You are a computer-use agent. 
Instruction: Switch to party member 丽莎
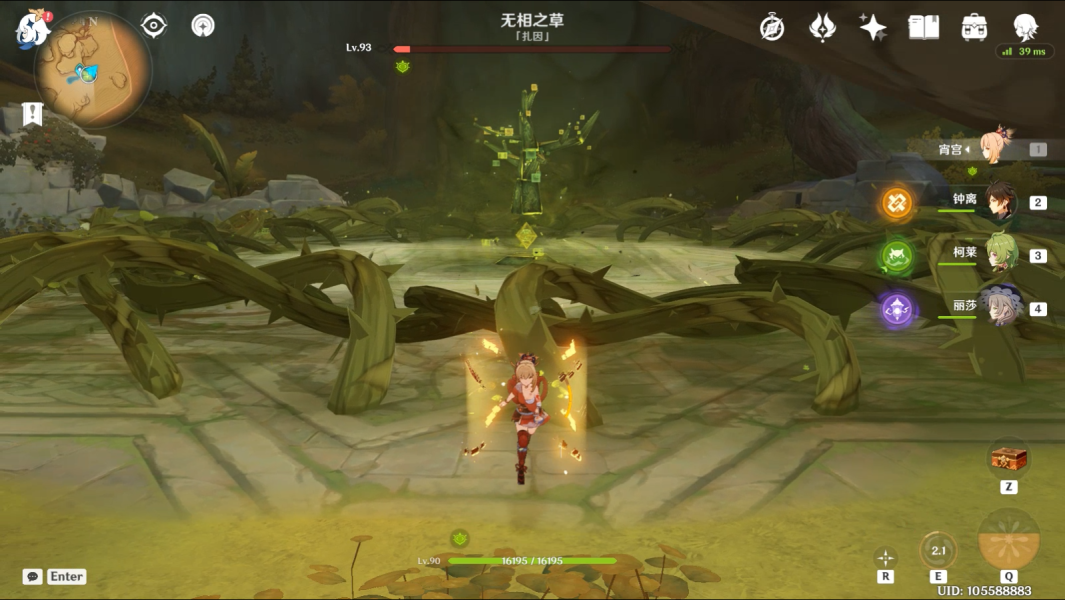click(1000, 308)
